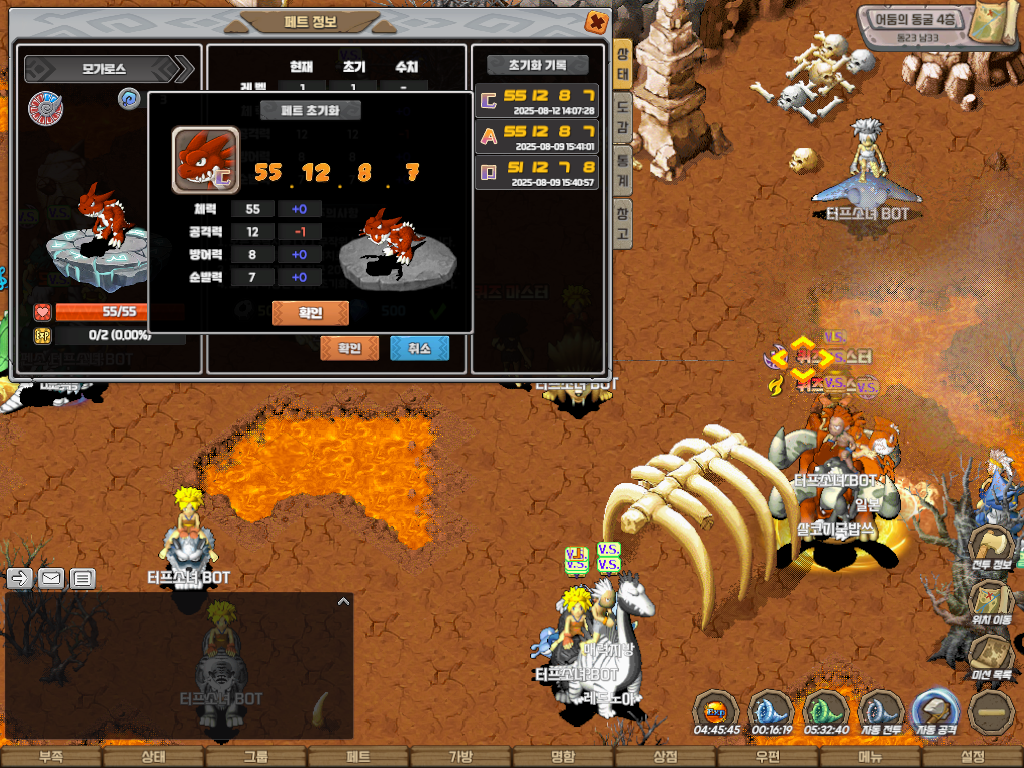The image size is (1024, 768).
Task: Open the 부족 menu in the bottom bar
Action: (50, 757)
